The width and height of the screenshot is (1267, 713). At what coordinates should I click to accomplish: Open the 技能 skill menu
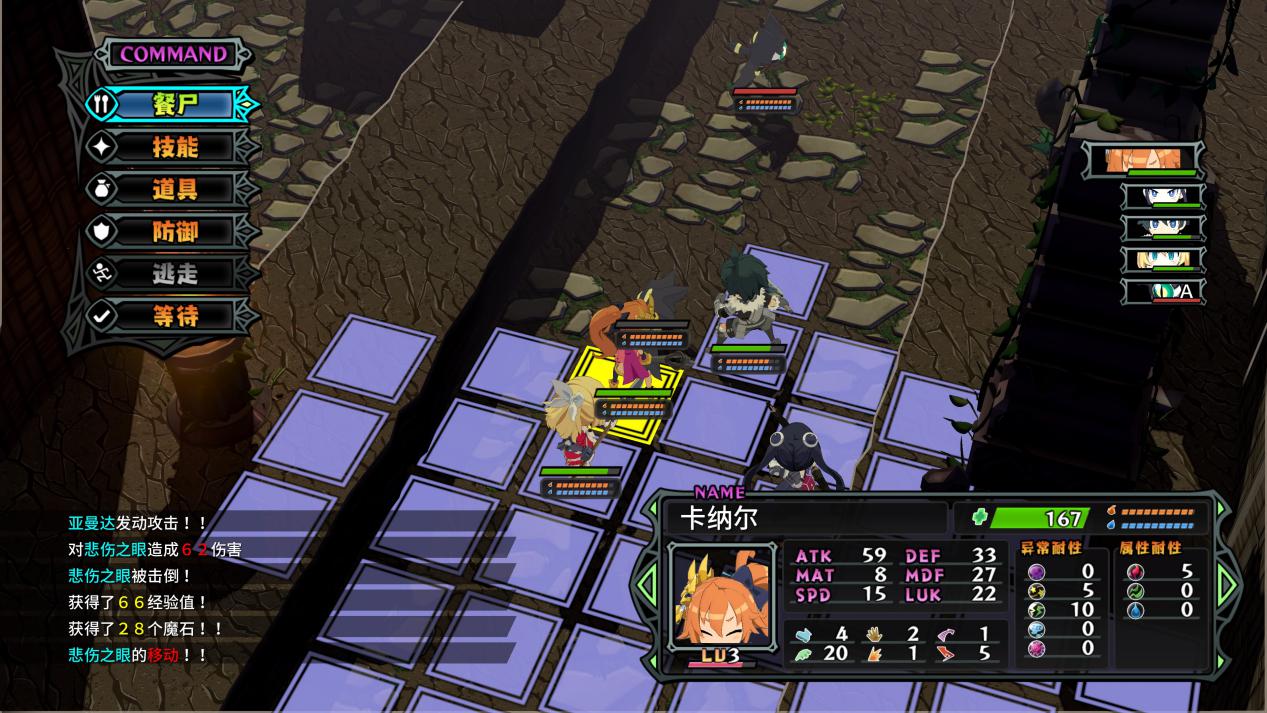coord(175,147)
